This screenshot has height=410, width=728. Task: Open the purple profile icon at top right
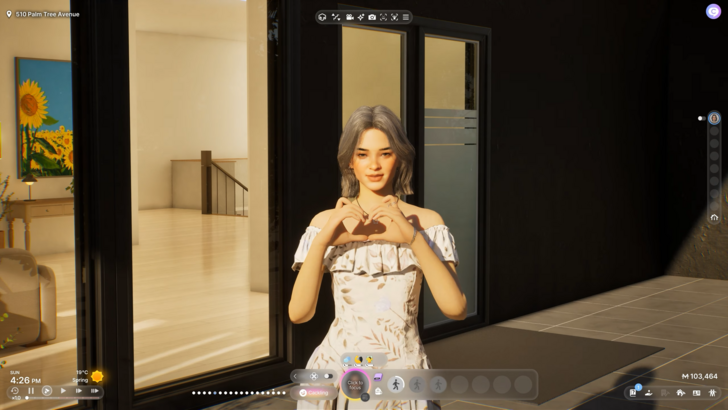713,11
